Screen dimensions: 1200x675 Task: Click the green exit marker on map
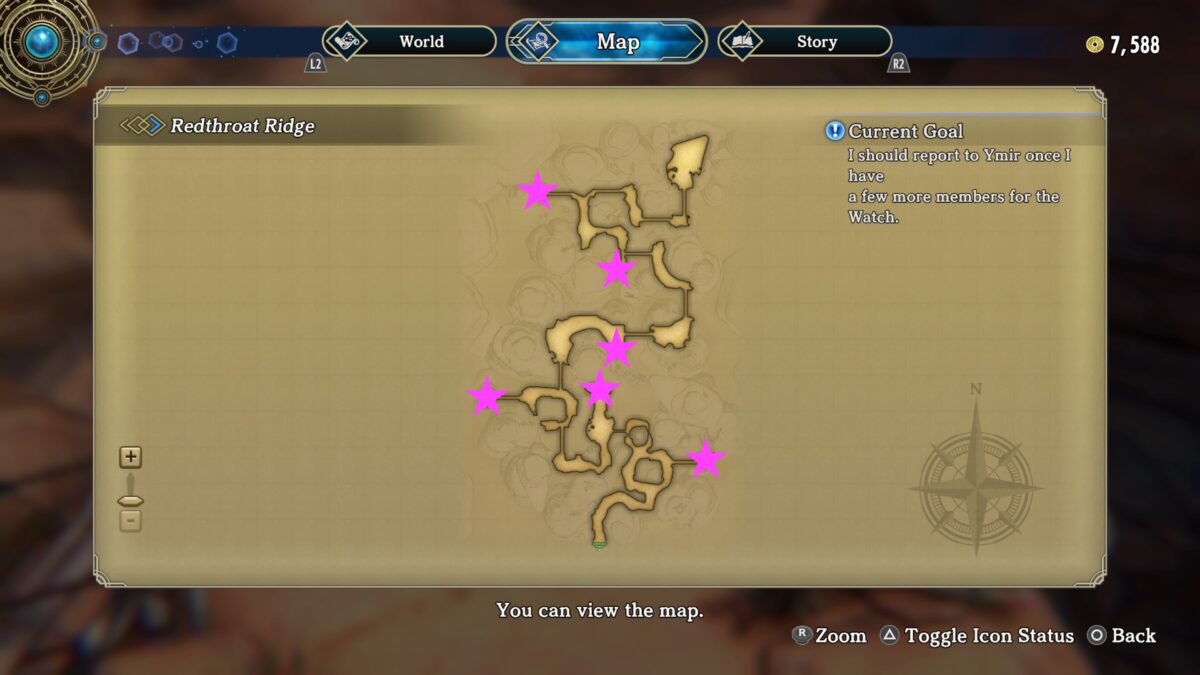(x=599, y=544)
